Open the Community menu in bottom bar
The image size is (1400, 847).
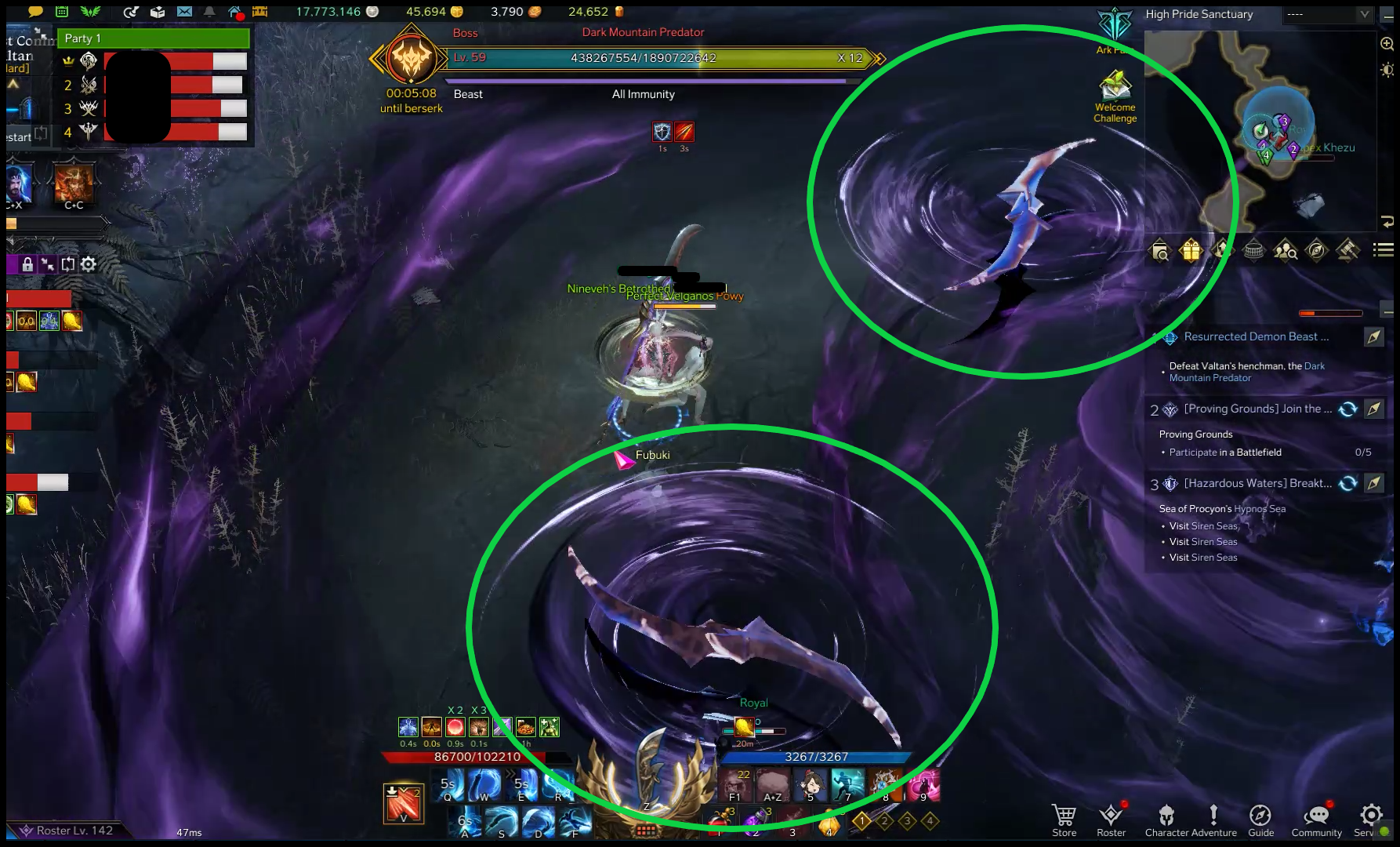tap(1316, 816)
